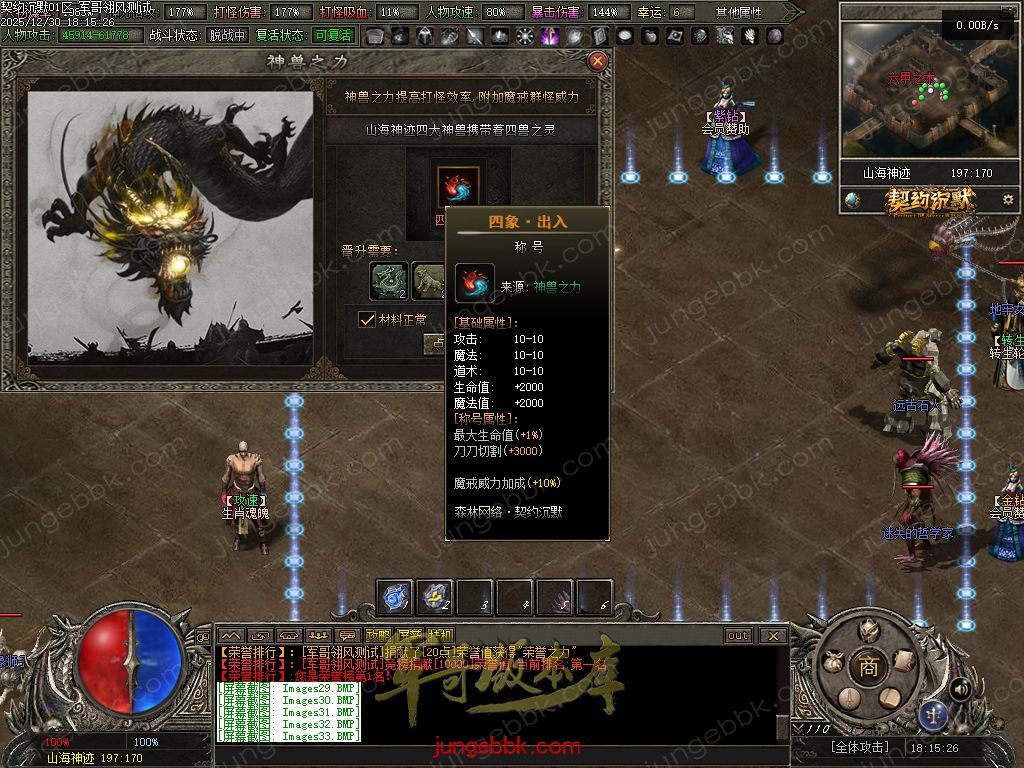Click the 可复活 revive status button
The image size is (1024, 768).
333,35
